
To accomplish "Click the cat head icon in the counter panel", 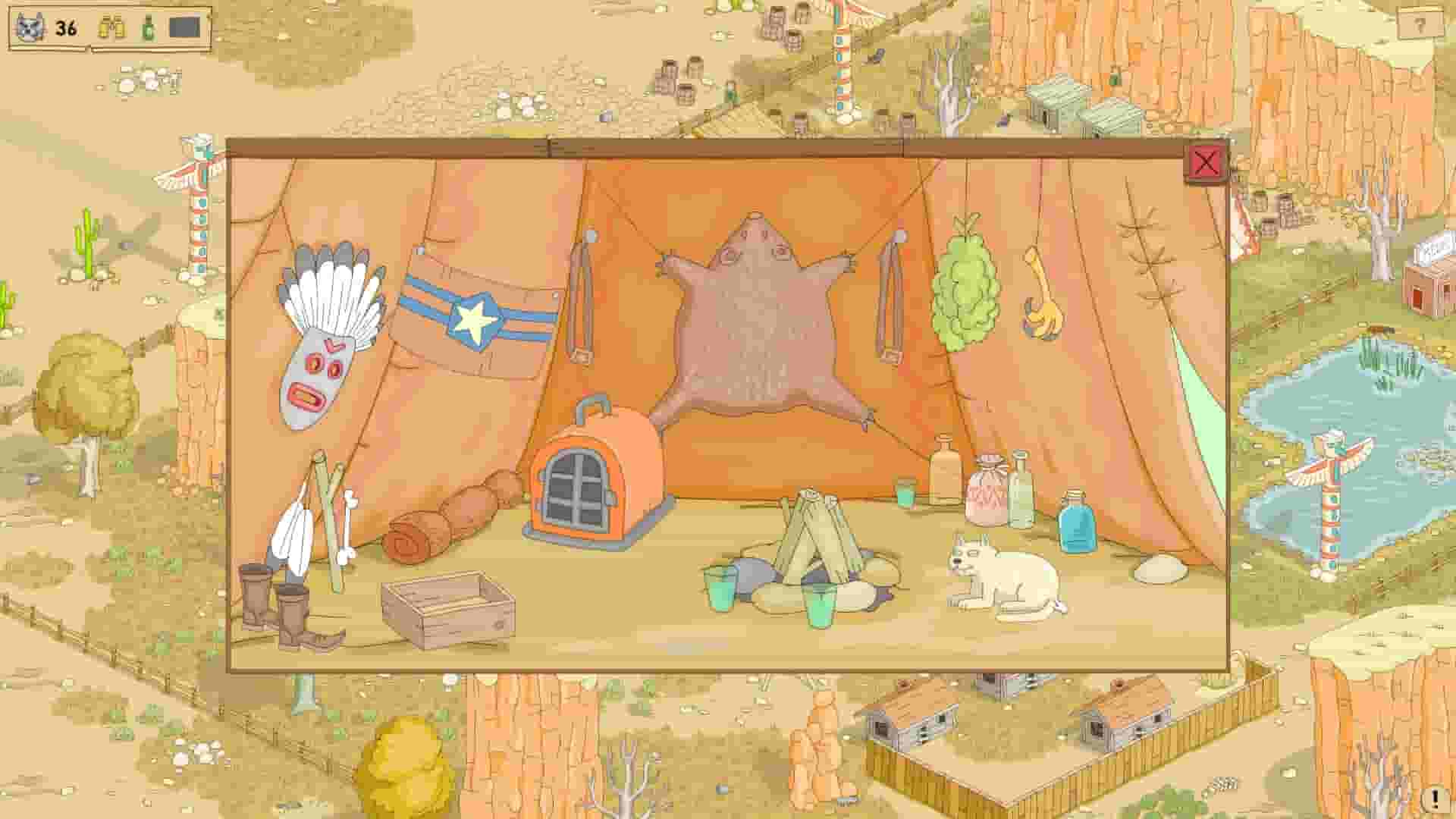I will coord(27,28).
